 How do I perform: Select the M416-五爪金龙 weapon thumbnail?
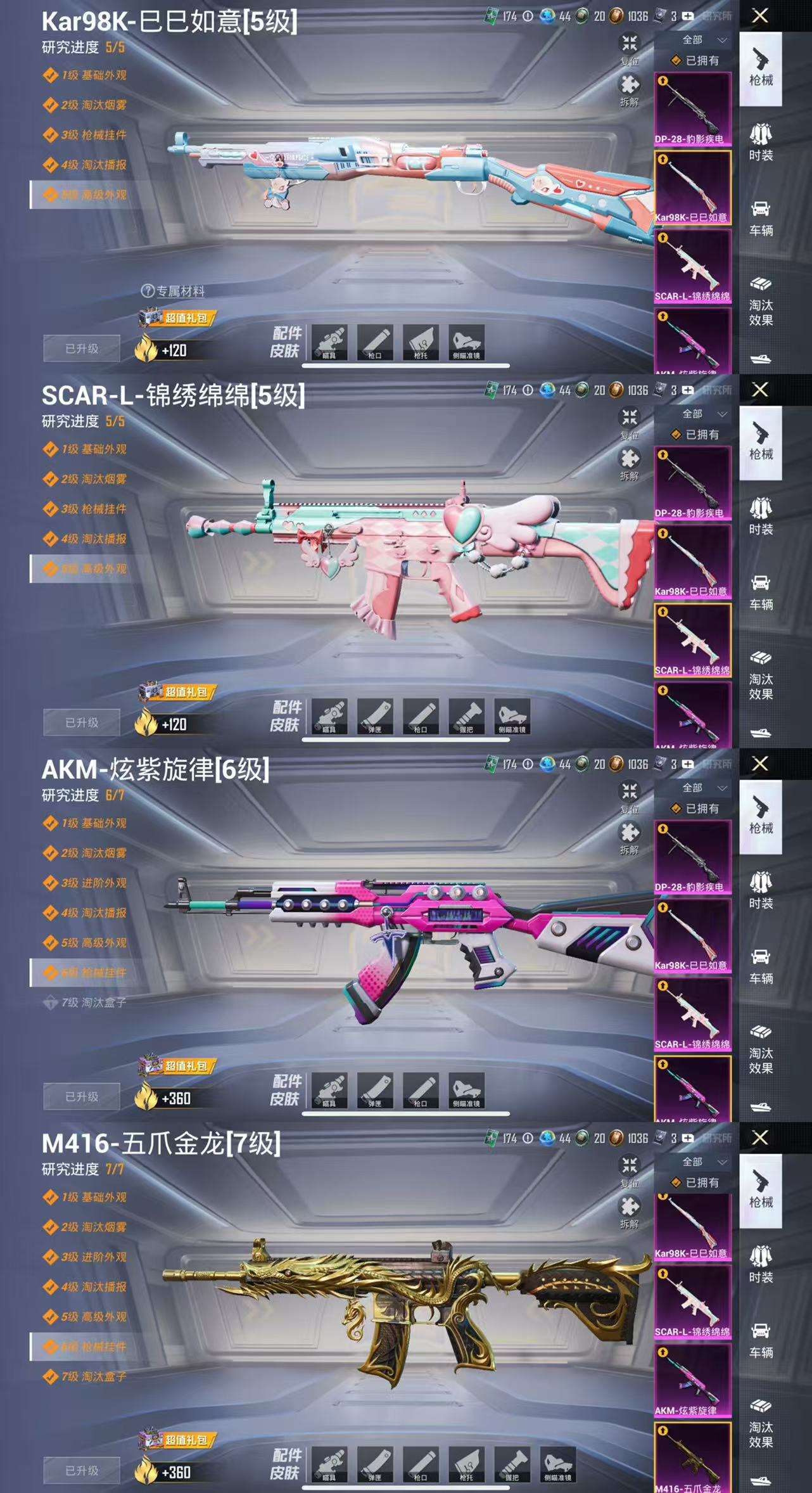(692, 1458)
